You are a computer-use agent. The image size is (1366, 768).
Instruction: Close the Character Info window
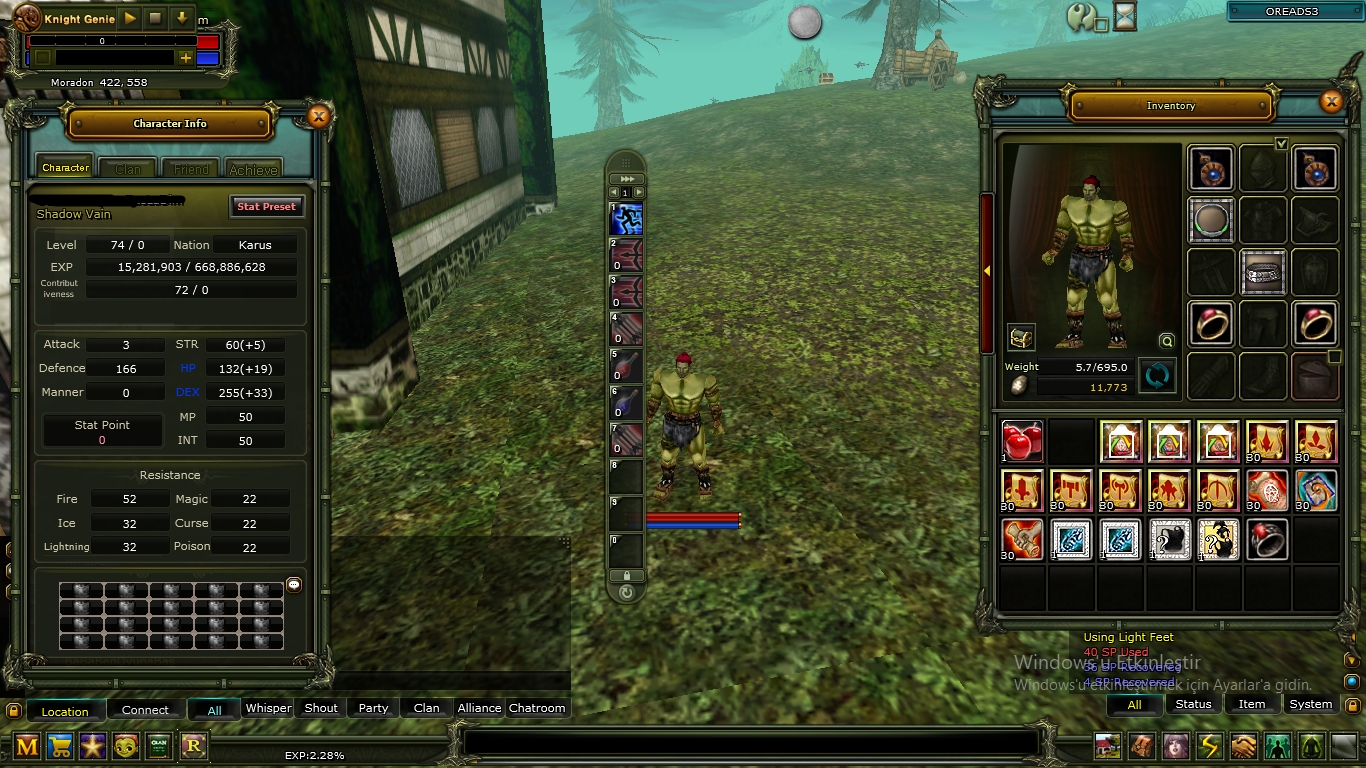(x=318, y=117)
